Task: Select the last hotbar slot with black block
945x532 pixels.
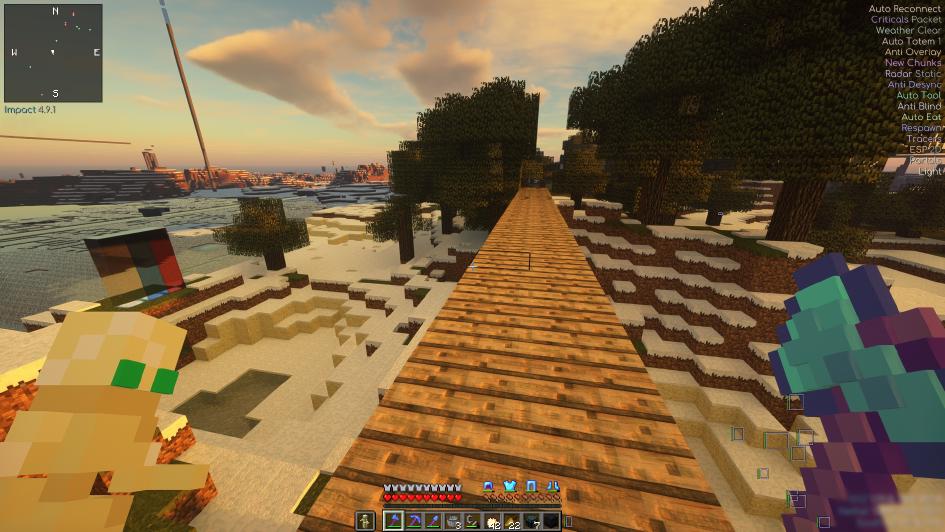Action: pyautogui.click(x=551, y=521)
